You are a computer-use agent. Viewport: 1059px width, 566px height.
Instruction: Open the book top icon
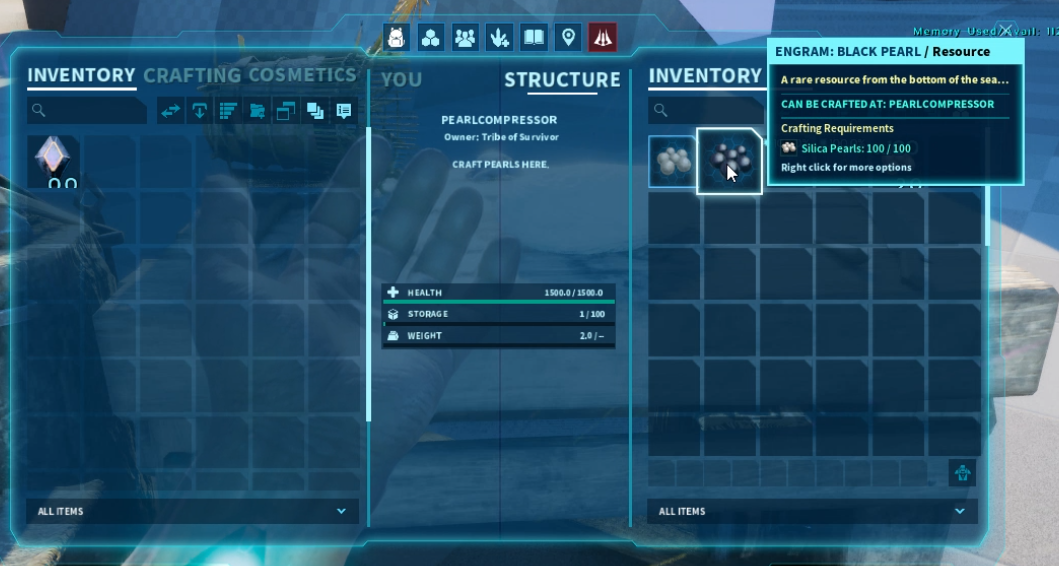pyautogui.click(x=534, y=38)
